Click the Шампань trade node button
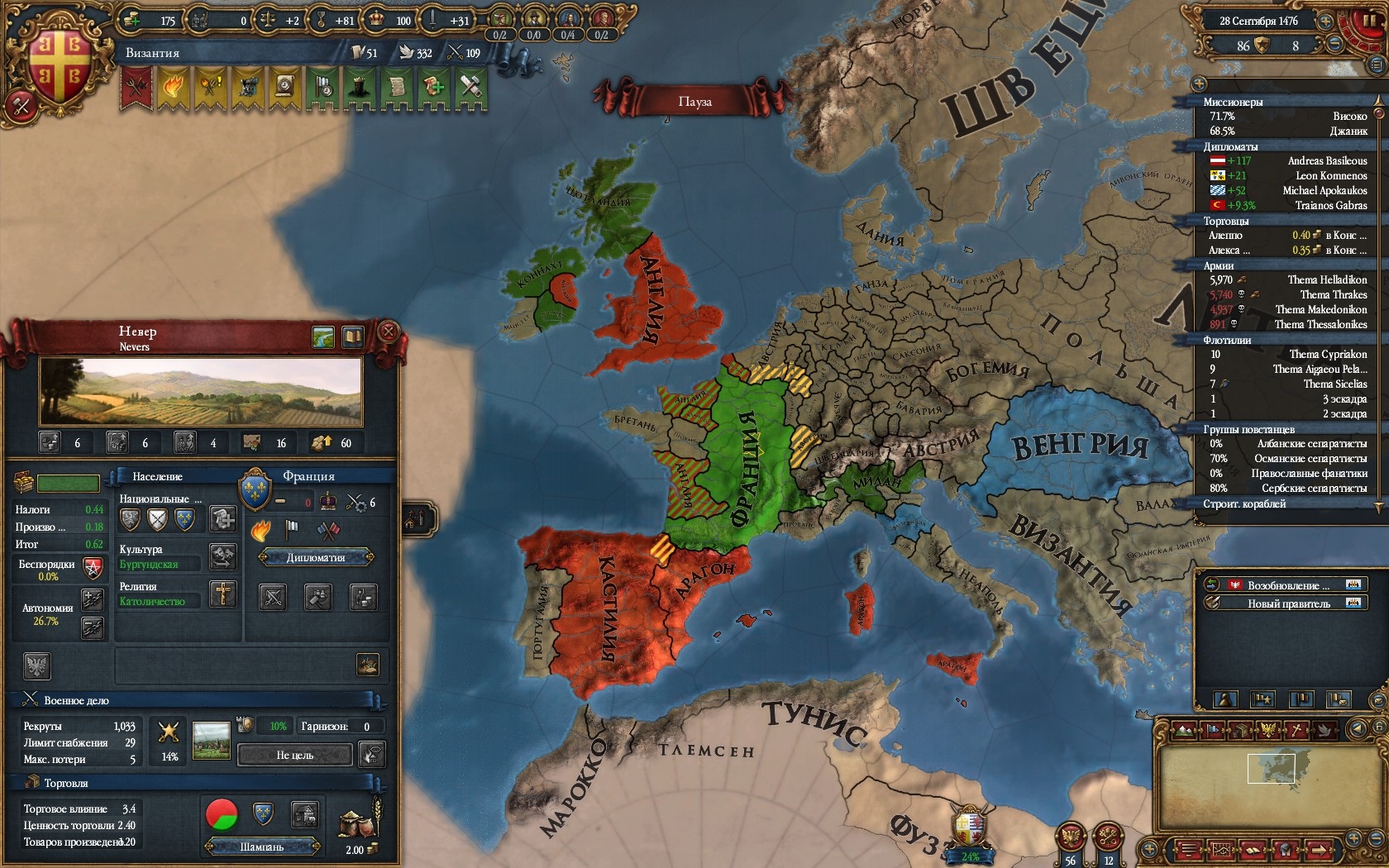 (x=262, y=847)
